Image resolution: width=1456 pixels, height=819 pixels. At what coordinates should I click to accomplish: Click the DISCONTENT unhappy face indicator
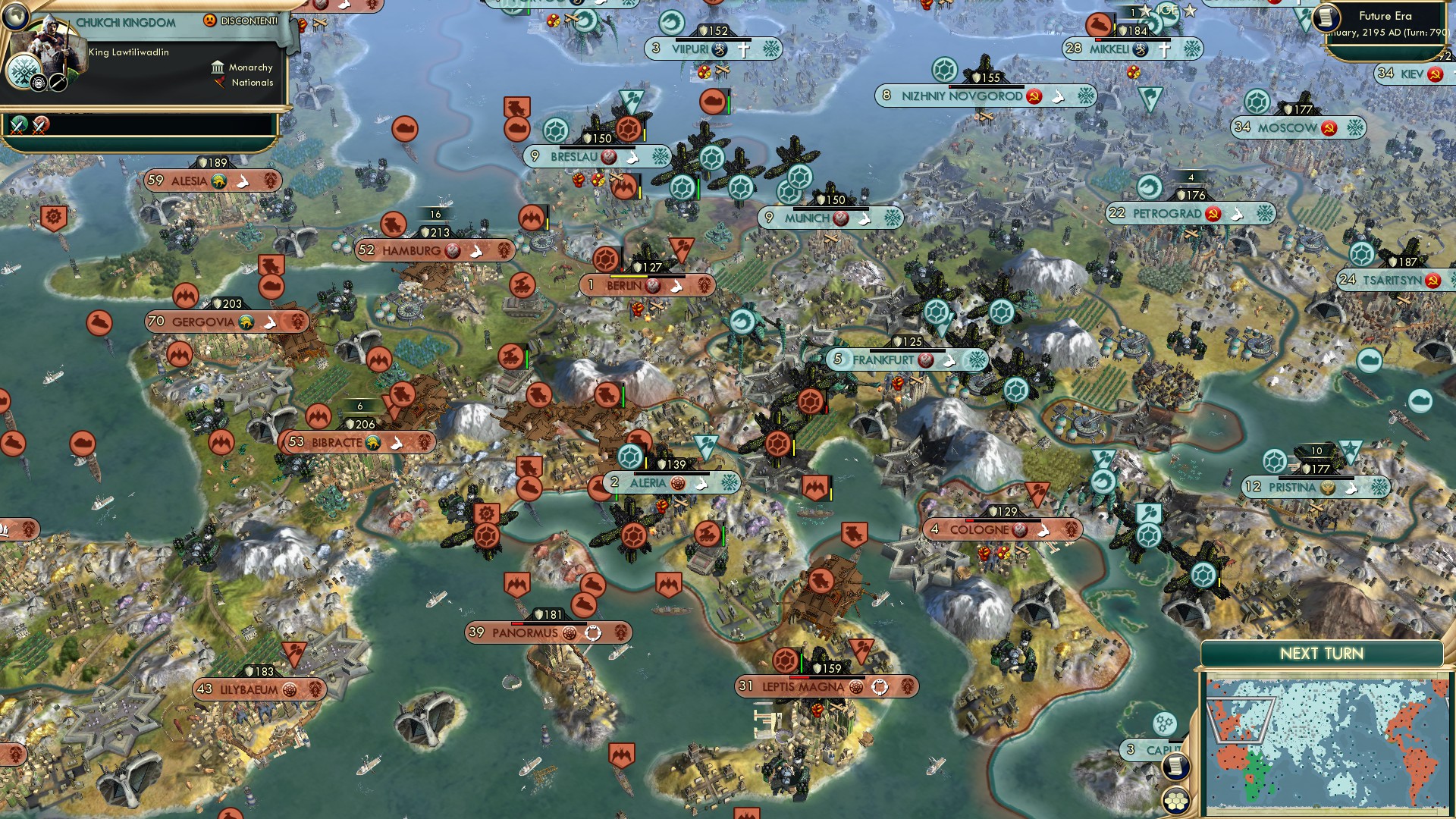[210, 20]
